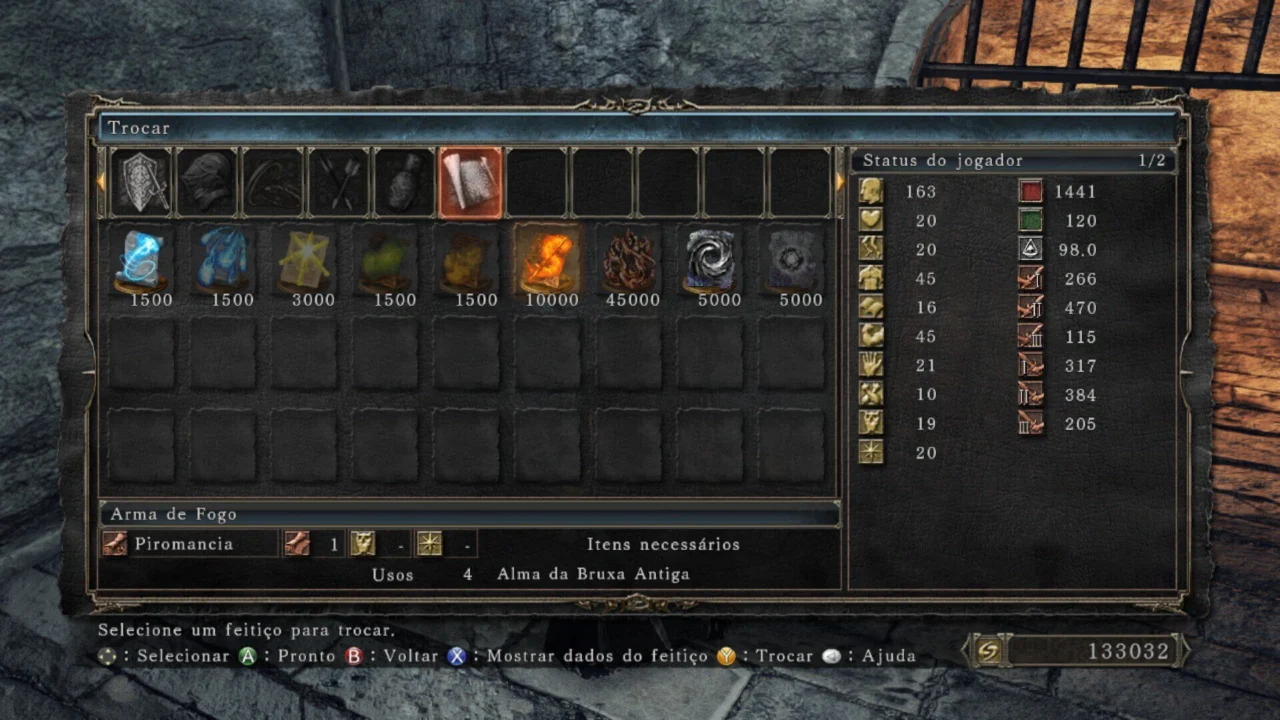Select the green cloud pyromancy scroll
Image resolution: width=1280 pixels, height=720 pixels.
point(386,260)
